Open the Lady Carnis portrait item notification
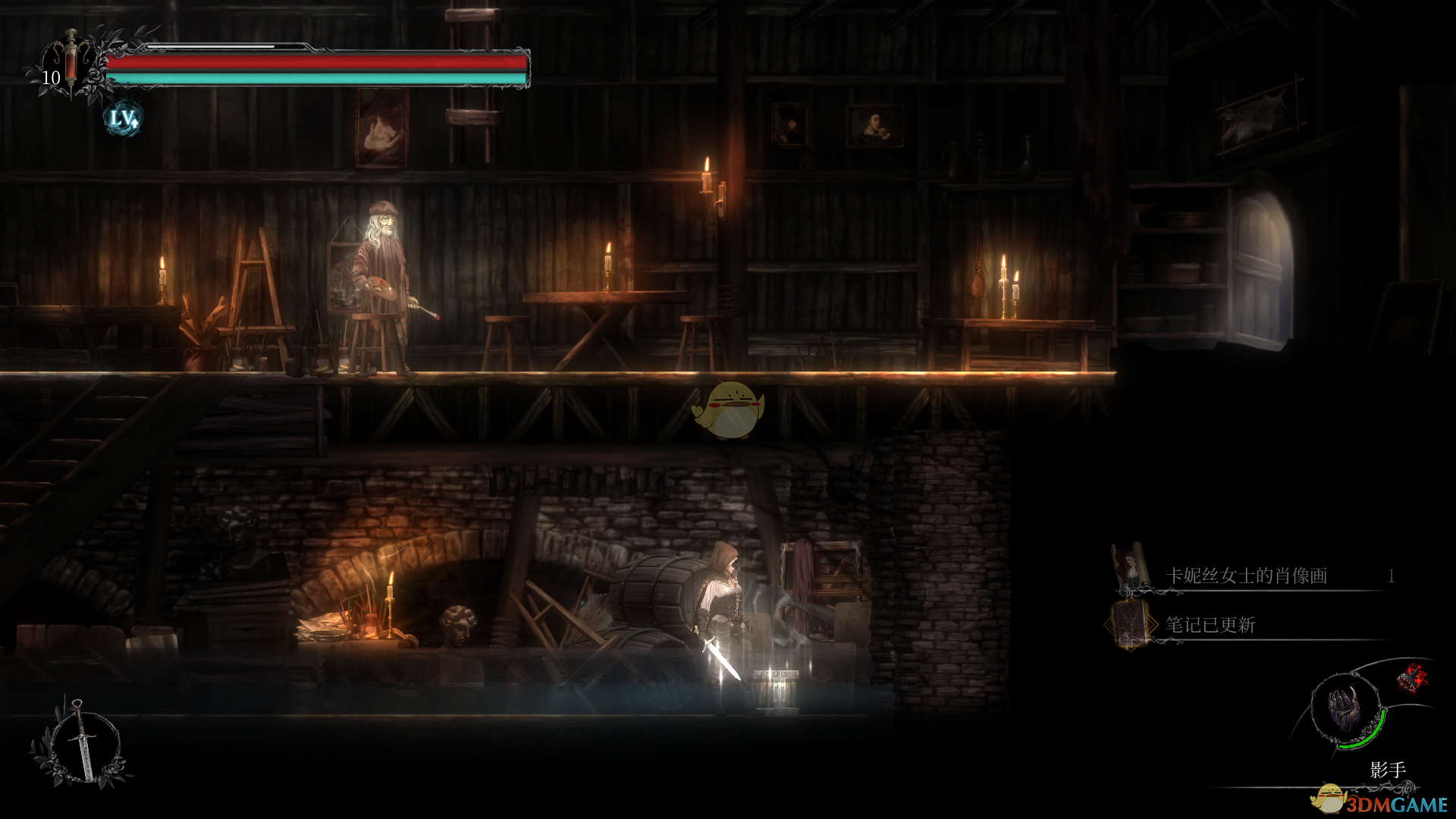This screenshot has height=819, width=1456. (x=1246, y=576)
